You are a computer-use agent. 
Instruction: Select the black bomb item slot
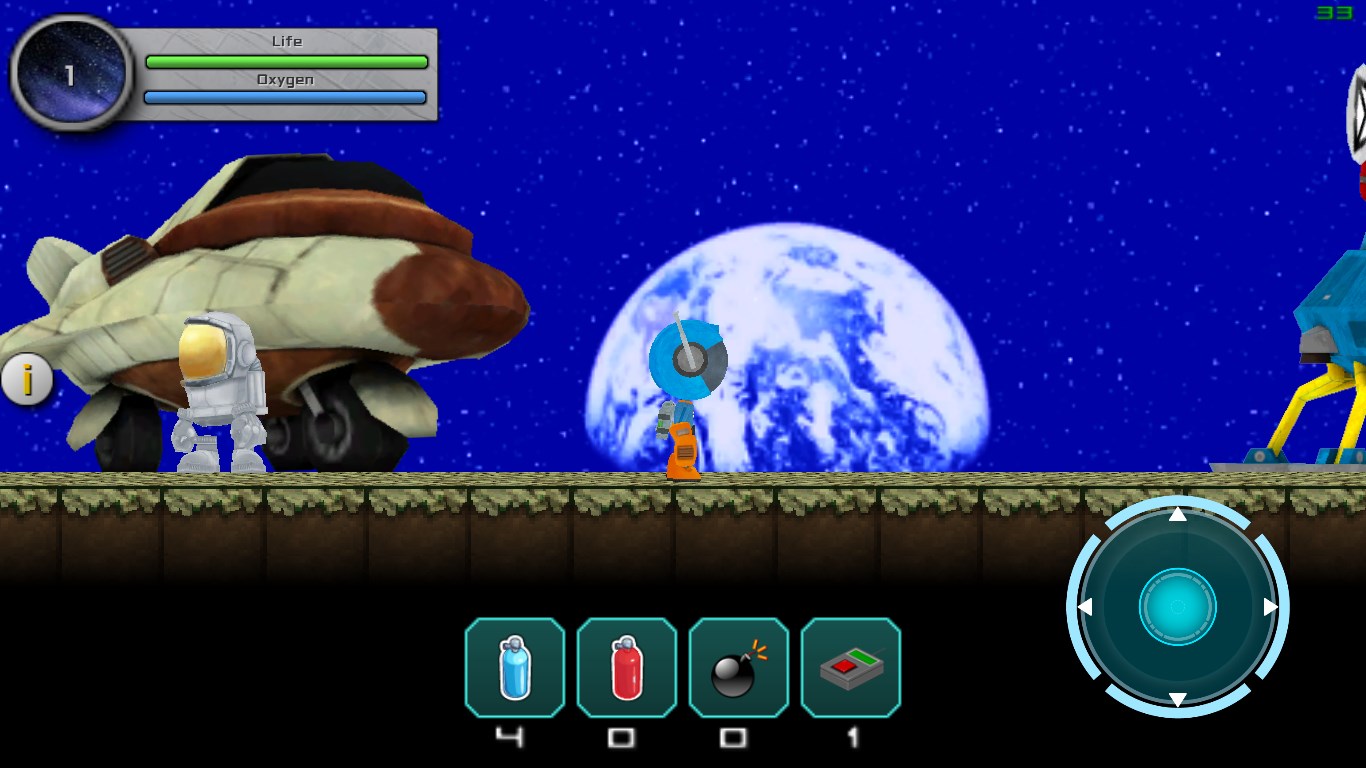739,667
